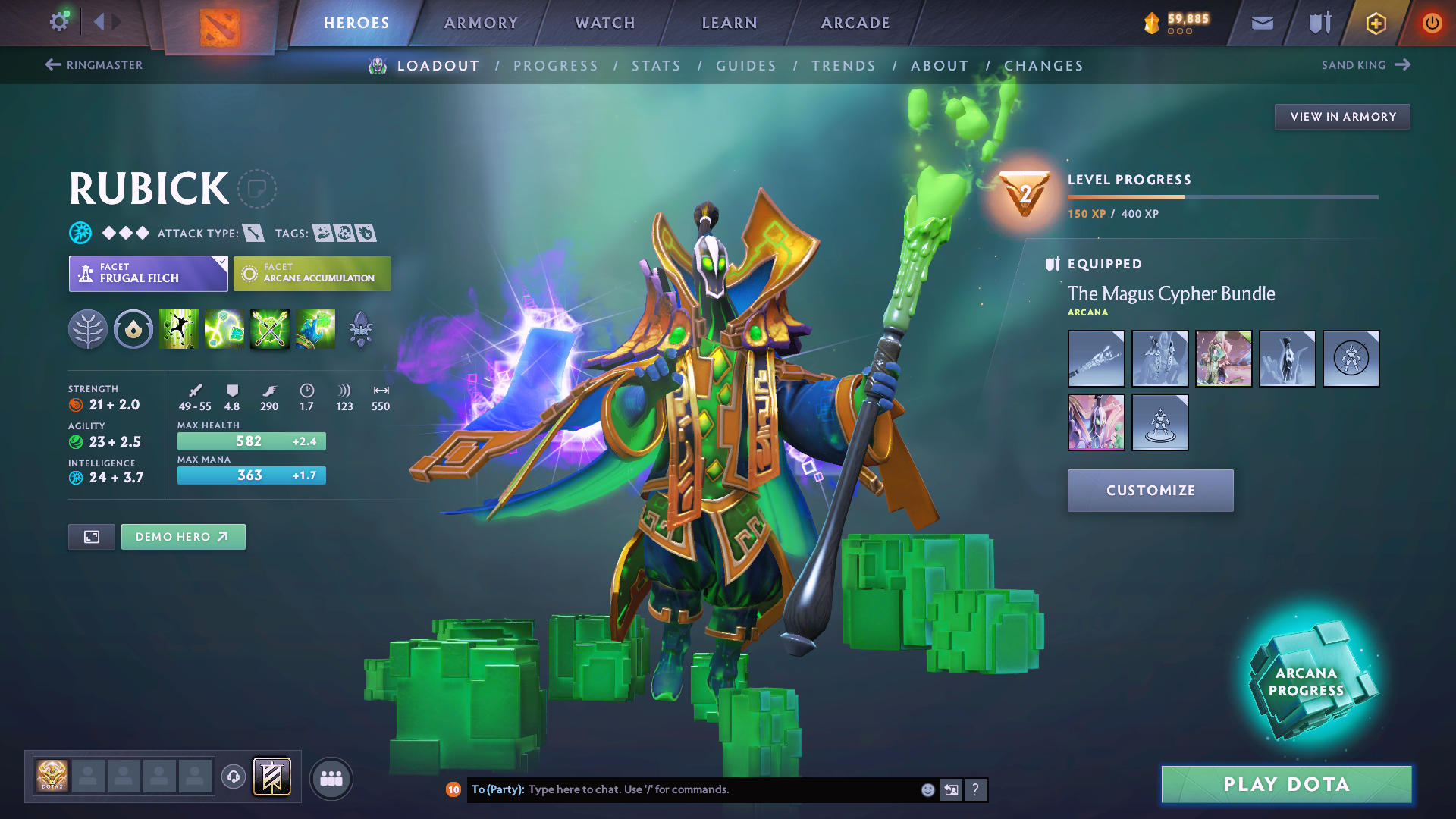This screenshot has width=1456, height=819.
Task: Launch Demo Hero mode
Action: point(183,537)
